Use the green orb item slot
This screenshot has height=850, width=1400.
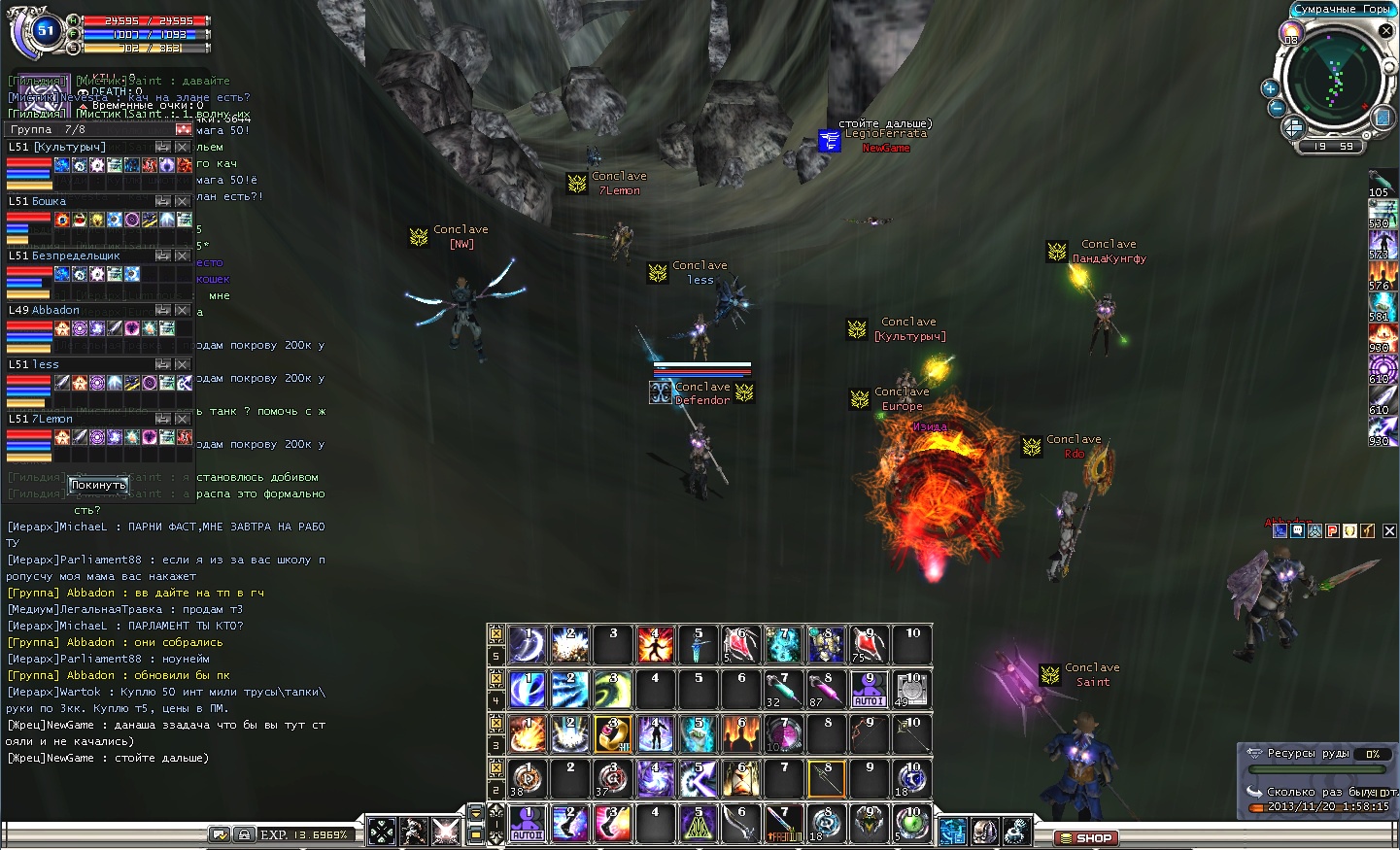[911, 824]
